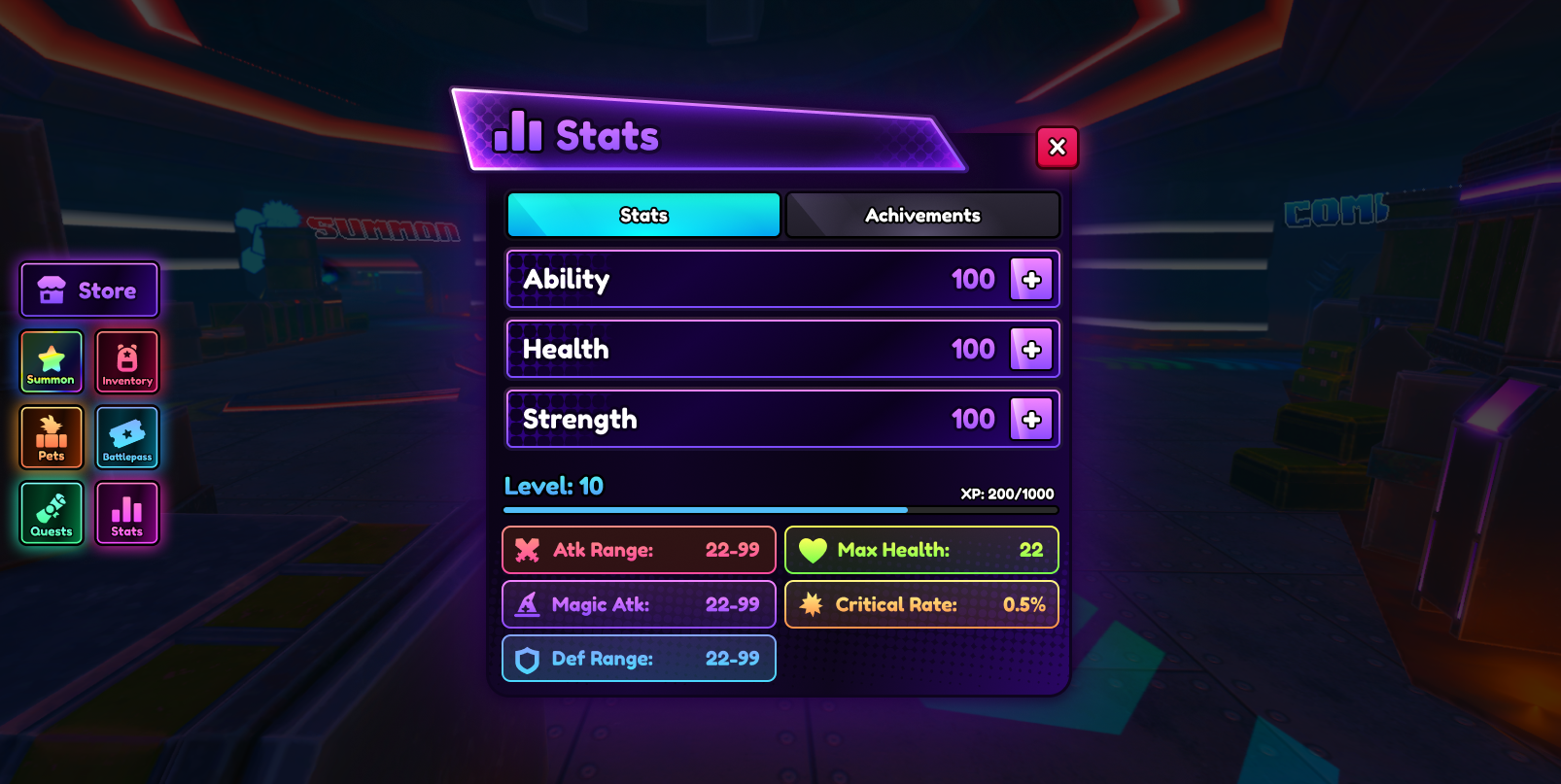Close the Stats window
The width and height of the screenshot is (1561, 784).
[x=1058, y=148]
